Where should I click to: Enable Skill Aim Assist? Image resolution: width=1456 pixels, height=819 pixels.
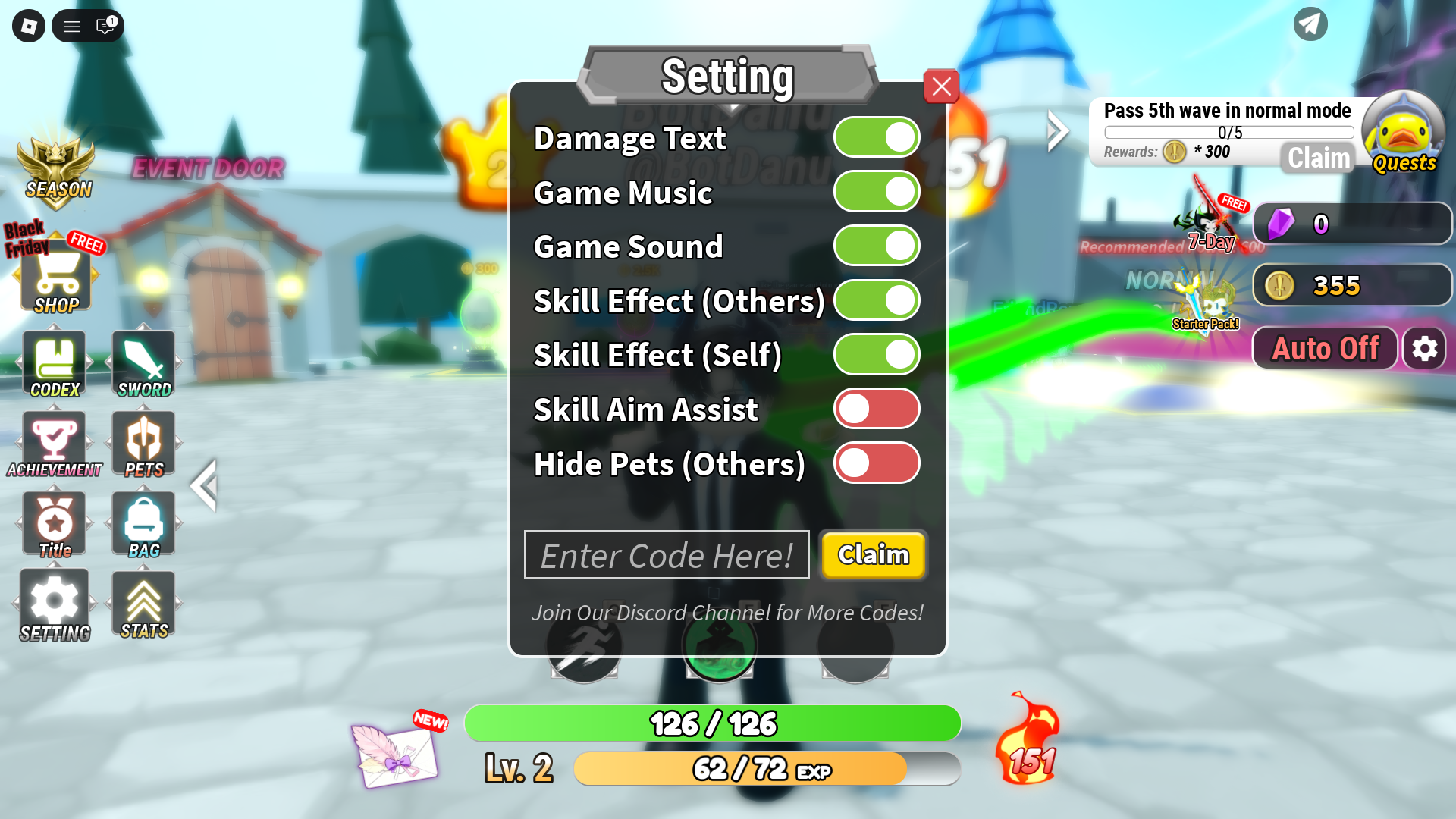point(876,409)
